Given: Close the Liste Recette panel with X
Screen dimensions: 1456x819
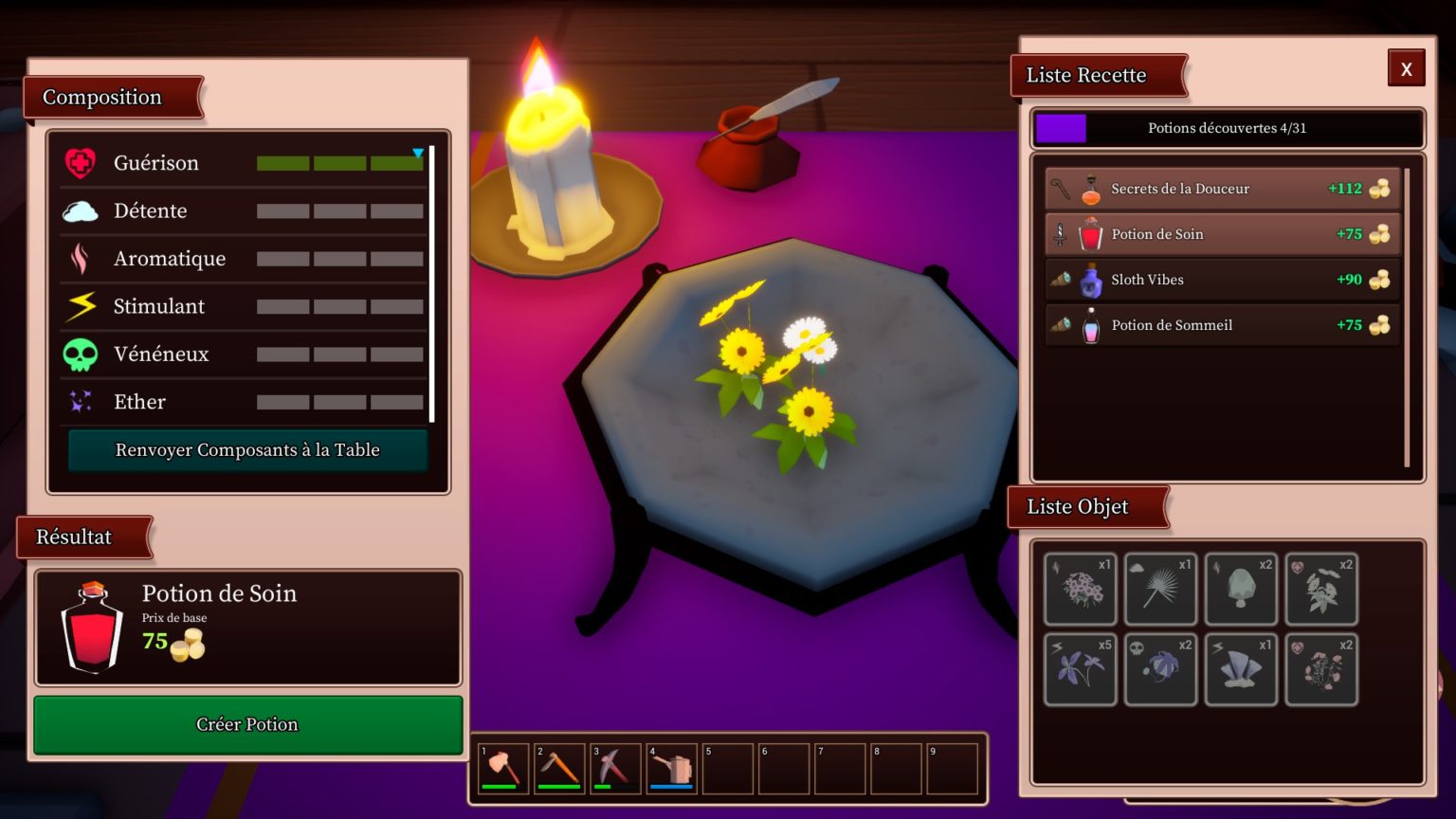Looking at the screenshot, I should coord(1406,68).
